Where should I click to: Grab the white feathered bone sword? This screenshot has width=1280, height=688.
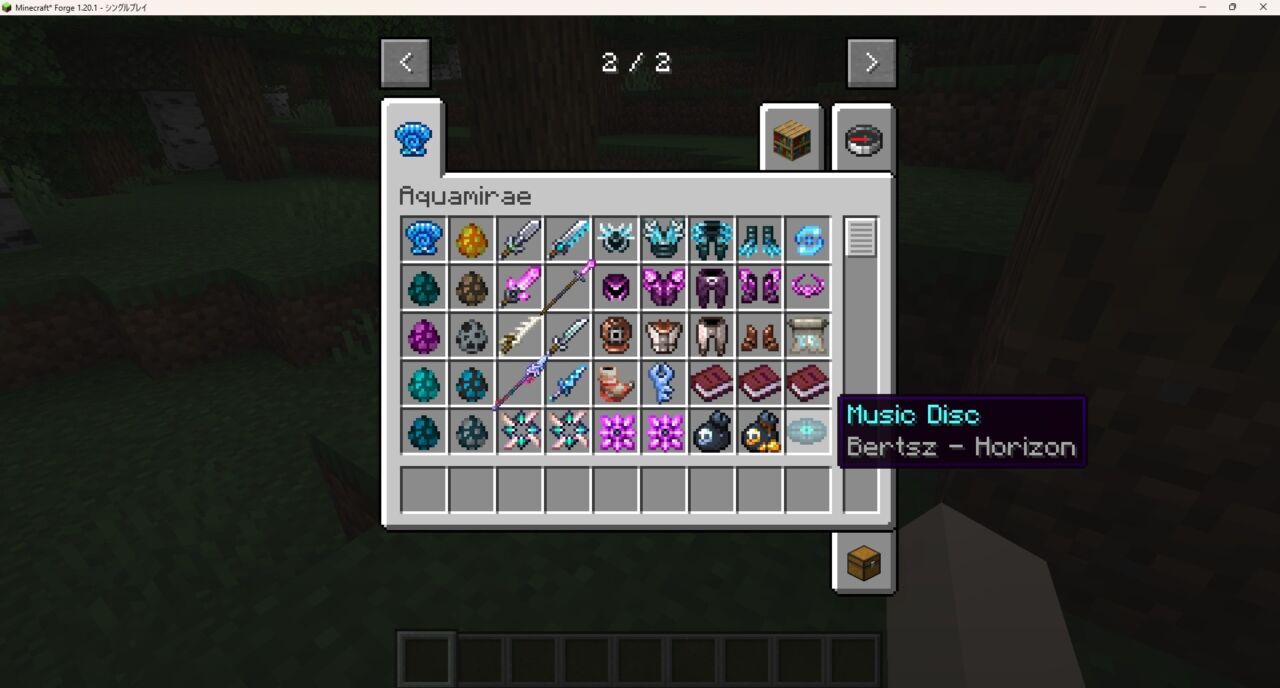(x=520, y=336)
